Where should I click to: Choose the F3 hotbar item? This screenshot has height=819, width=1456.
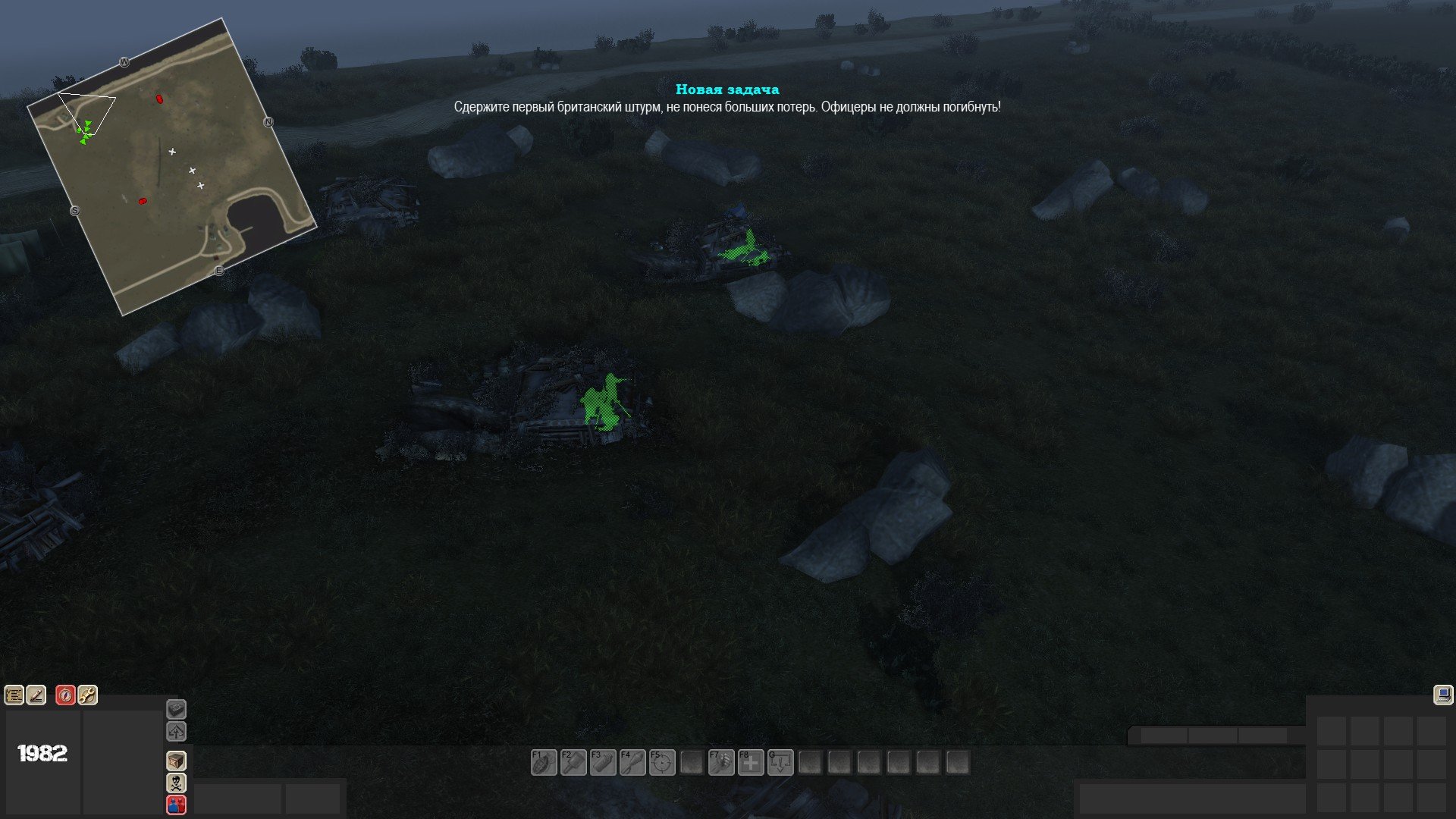pyautogui.click(x=603, y=762)
